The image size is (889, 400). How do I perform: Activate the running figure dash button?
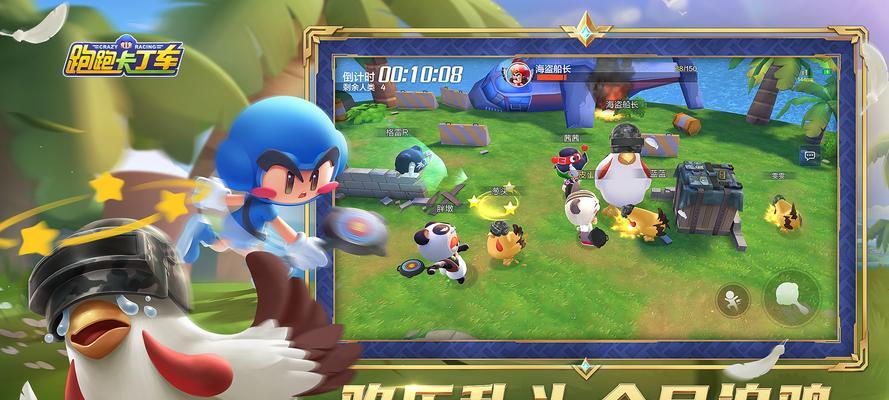[x=733, y=300]
